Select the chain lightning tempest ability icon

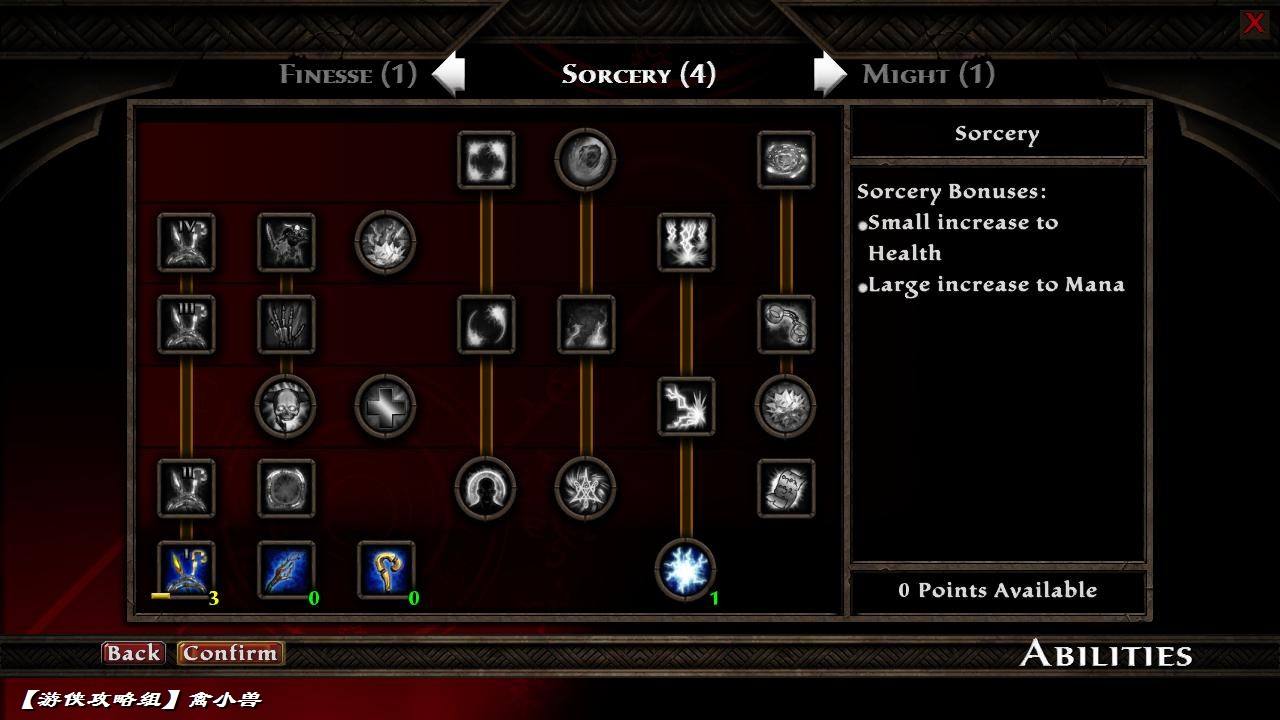[686, 242]
